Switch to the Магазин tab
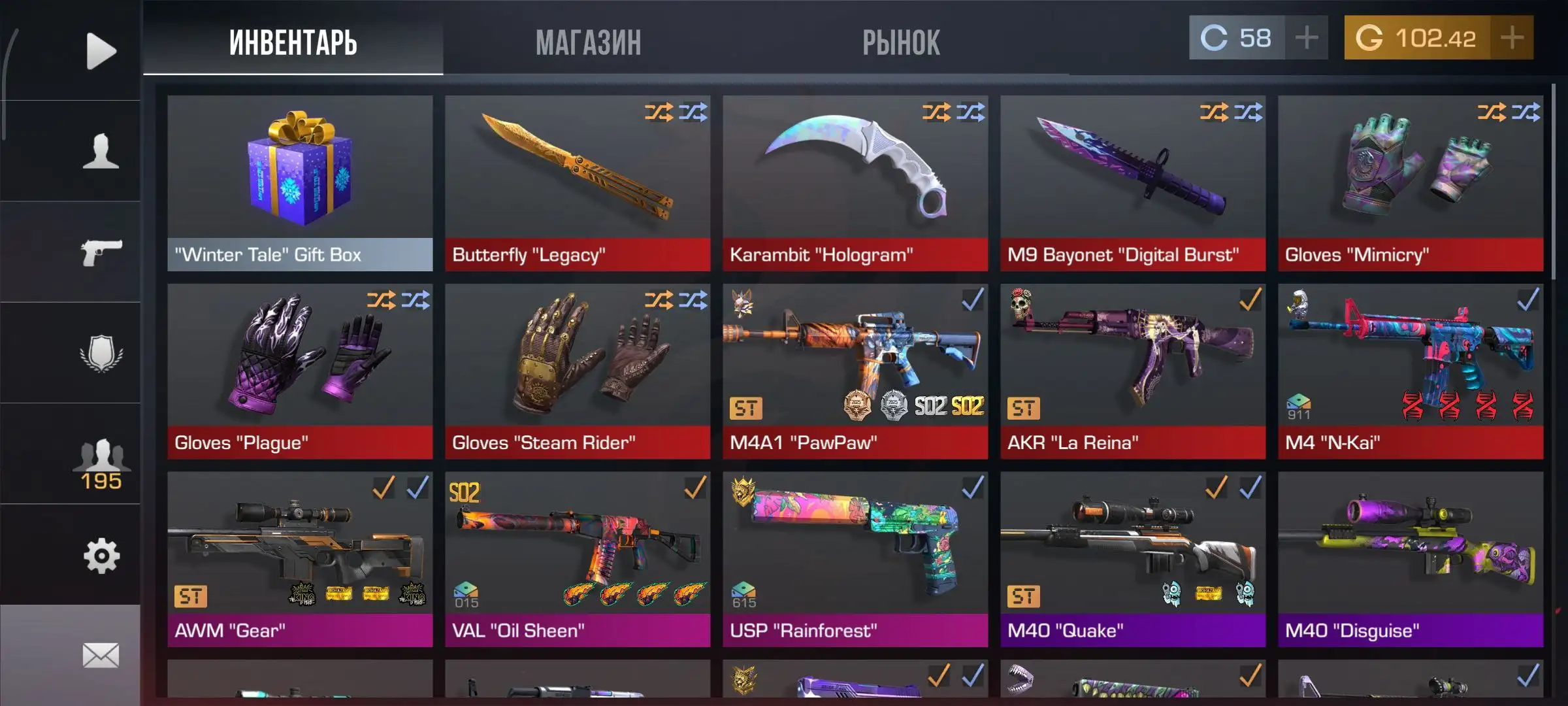The width and height of the screenshot is (1568, 706). pos(588,42)
